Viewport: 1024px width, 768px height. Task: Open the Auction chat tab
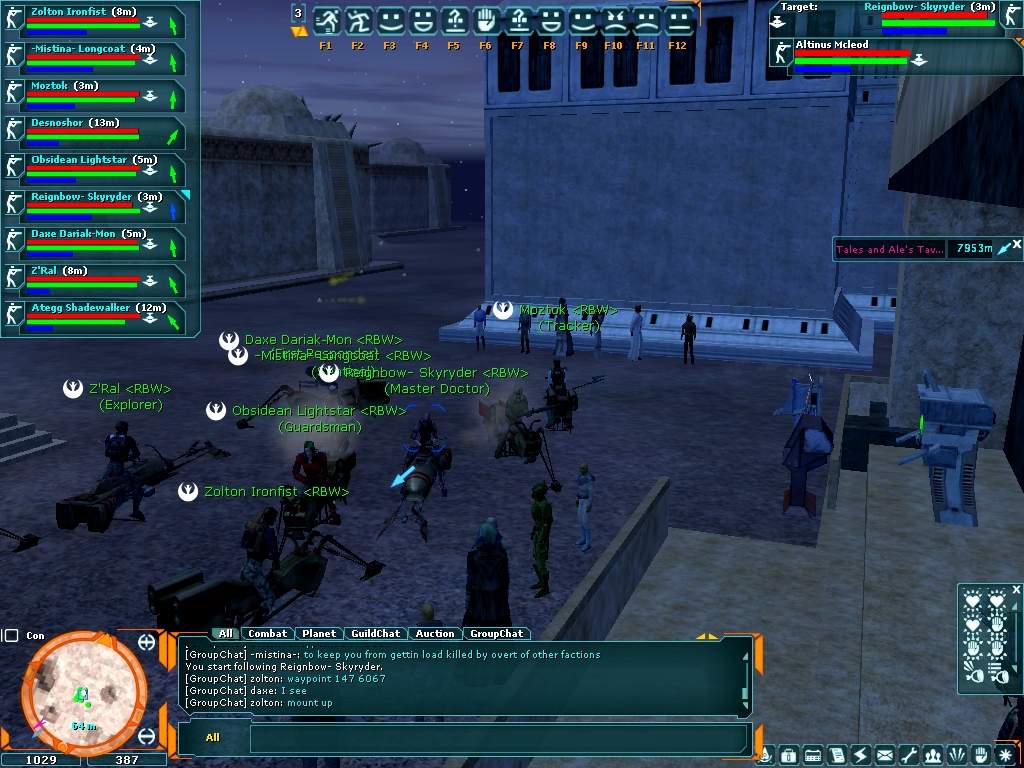click(x=435, y=633)
